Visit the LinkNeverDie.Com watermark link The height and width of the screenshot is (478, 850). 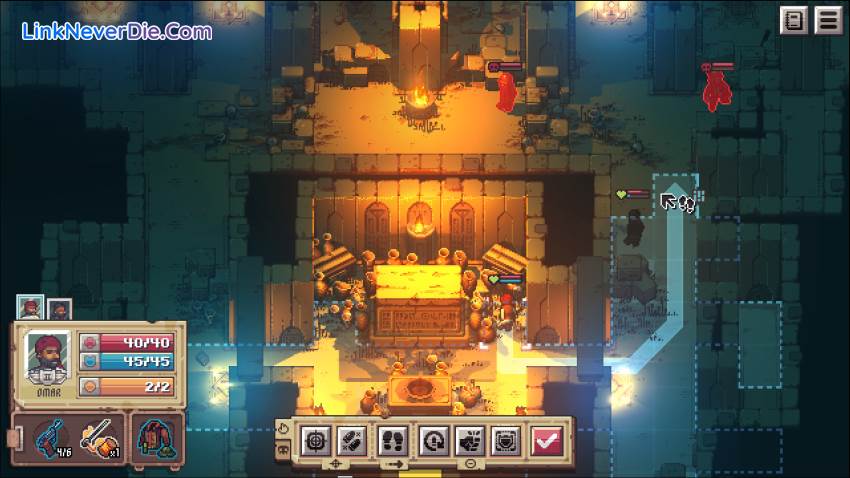click(116, 31)
